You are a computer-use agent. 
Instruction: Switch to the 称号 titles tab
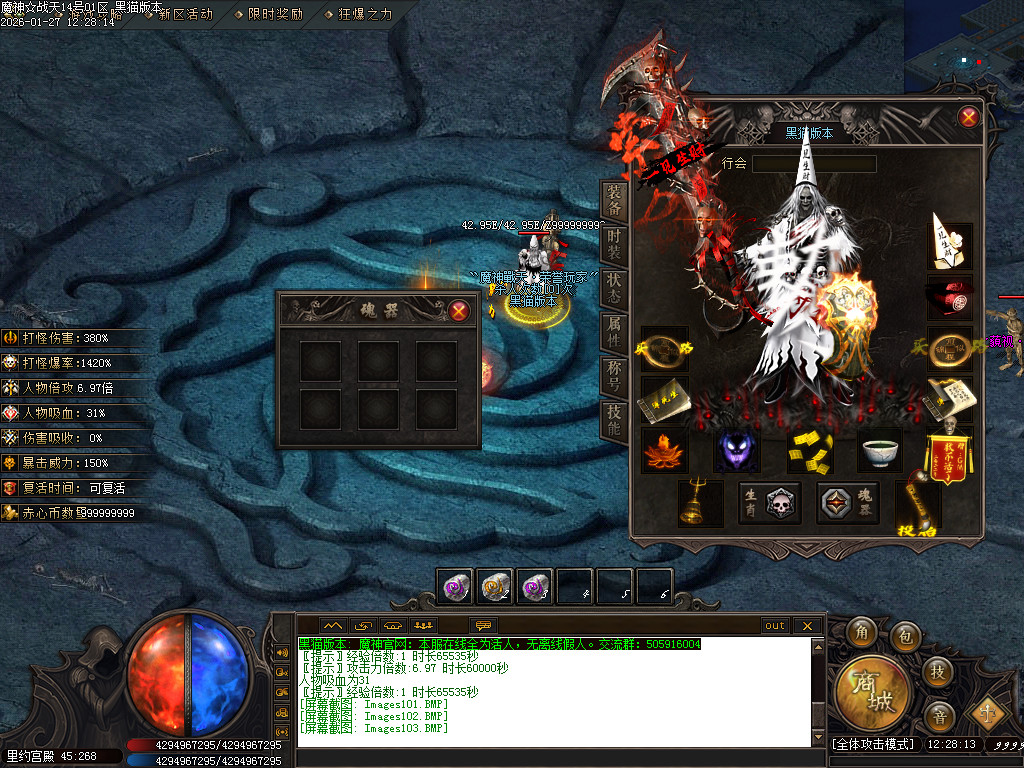(x=614, y=375)
